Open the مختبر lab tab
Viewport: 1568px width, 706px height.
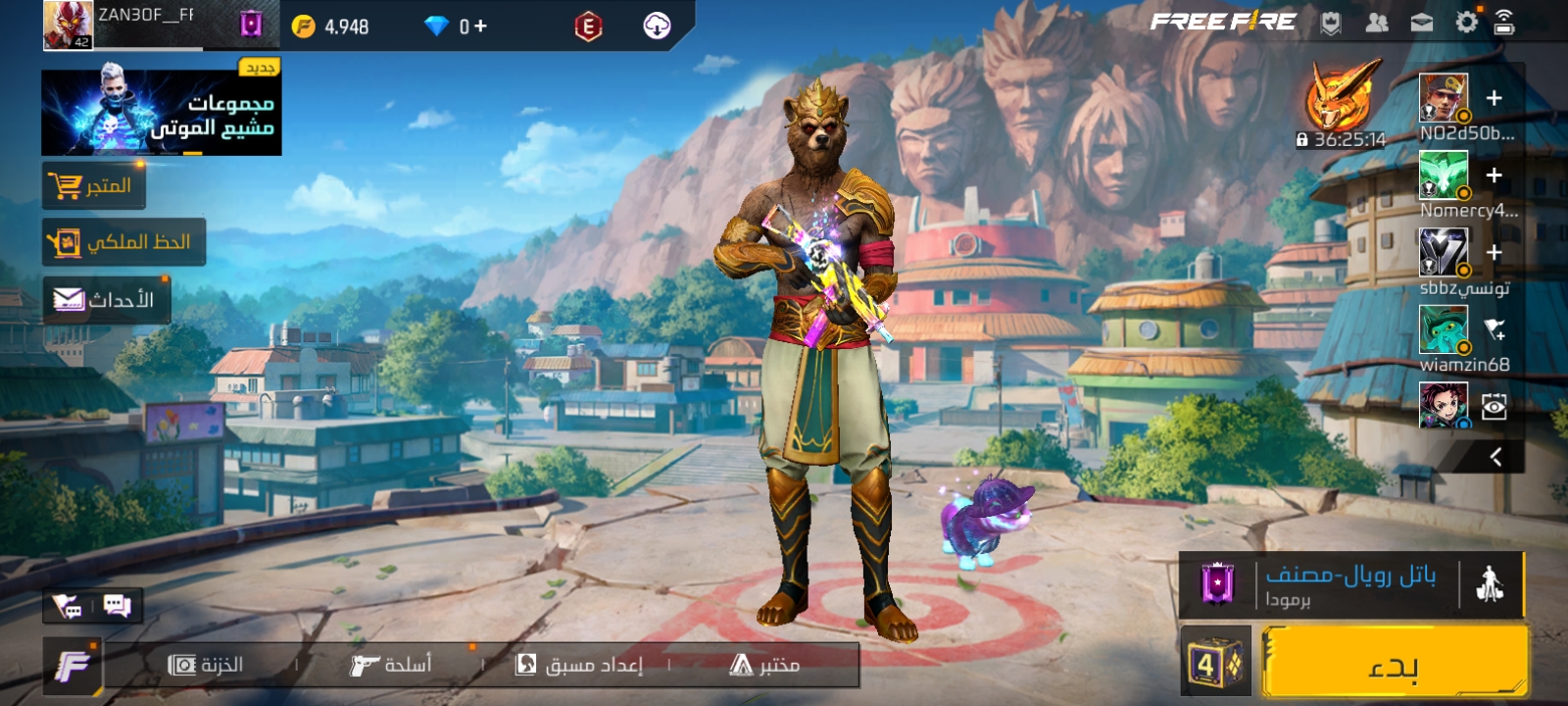(765, 665)
